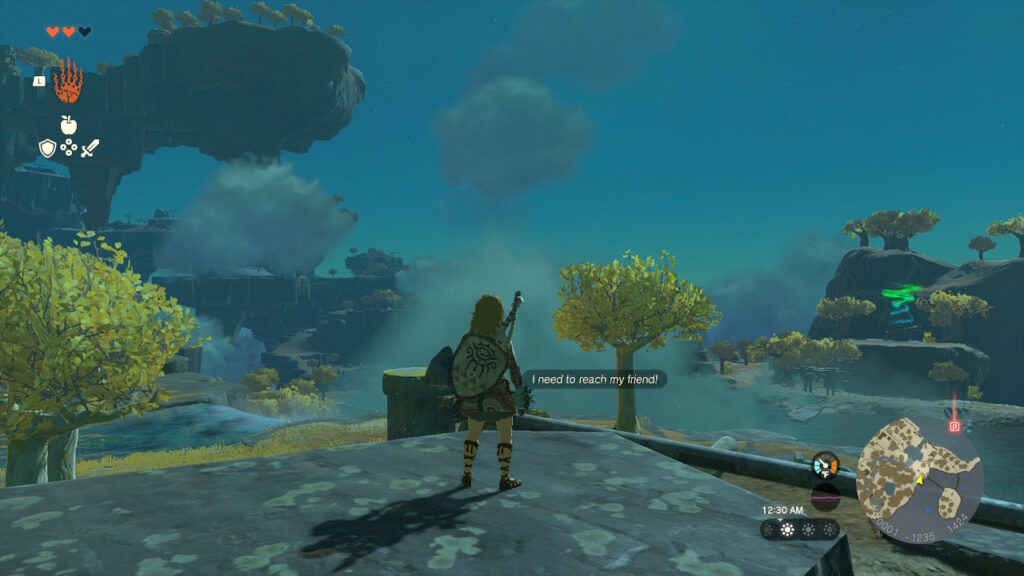Click the four-dot d-pad indicator
Screen dimensions: 1024x576
coord(68,148)
